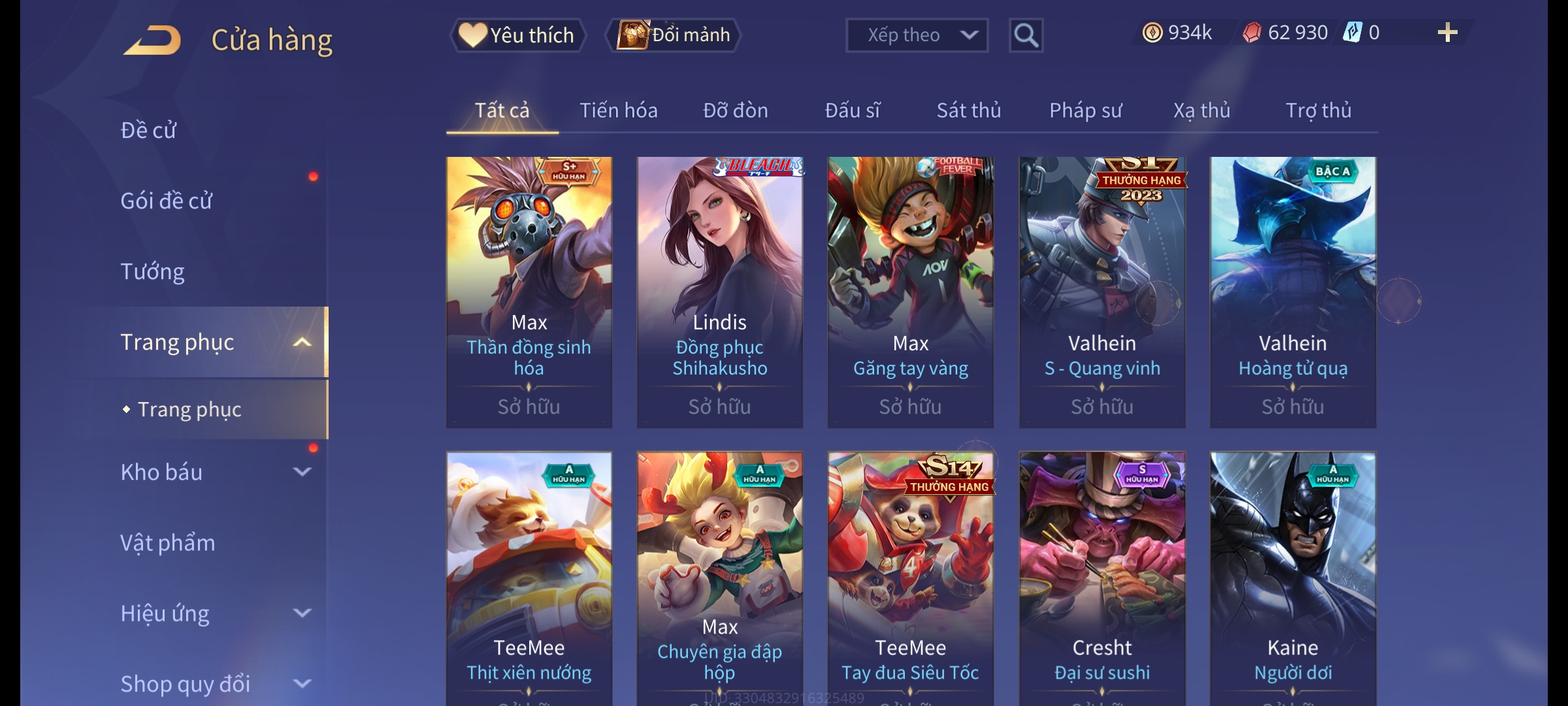Select the Pháp sư tab
Image resolution: width=1568 pixels, height=706 pixels.
click(x=1085, y=110)
